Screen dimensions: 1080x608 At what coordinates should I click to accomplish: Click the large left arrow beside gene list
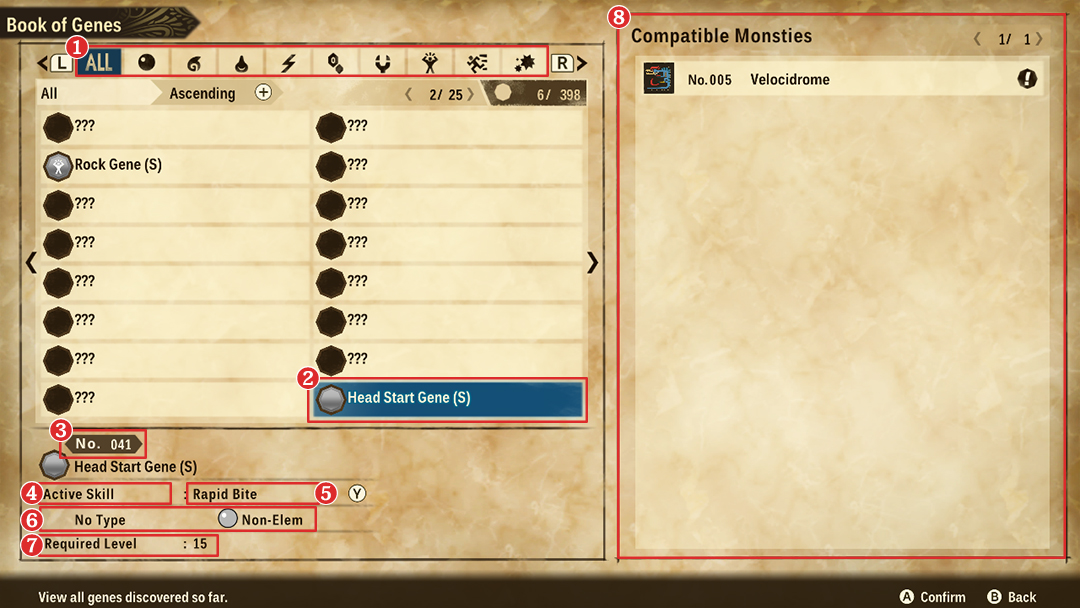pos(30,262)
